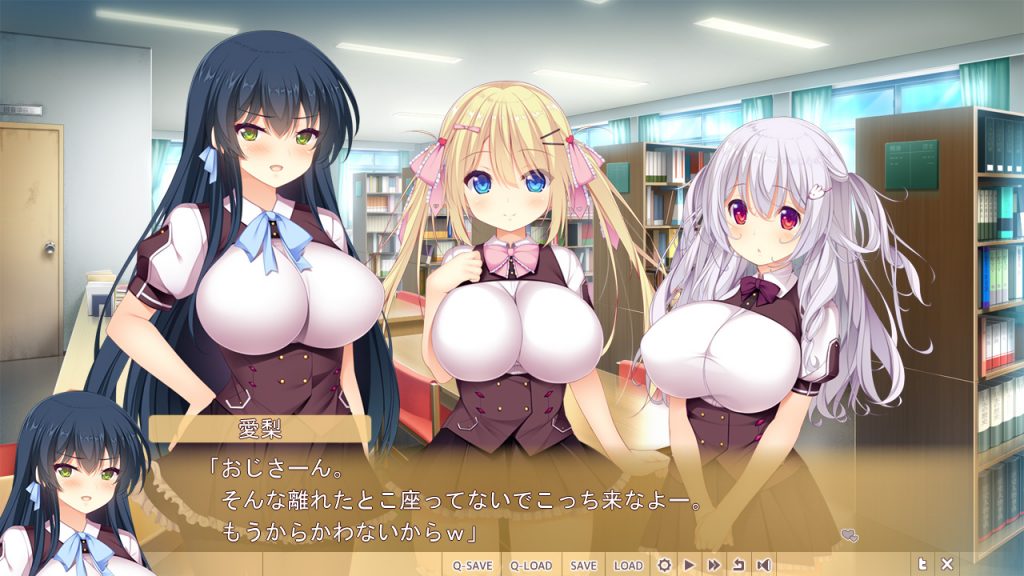
Task: Quick load with the Q-LOAD button
Action: coord(531,565)
